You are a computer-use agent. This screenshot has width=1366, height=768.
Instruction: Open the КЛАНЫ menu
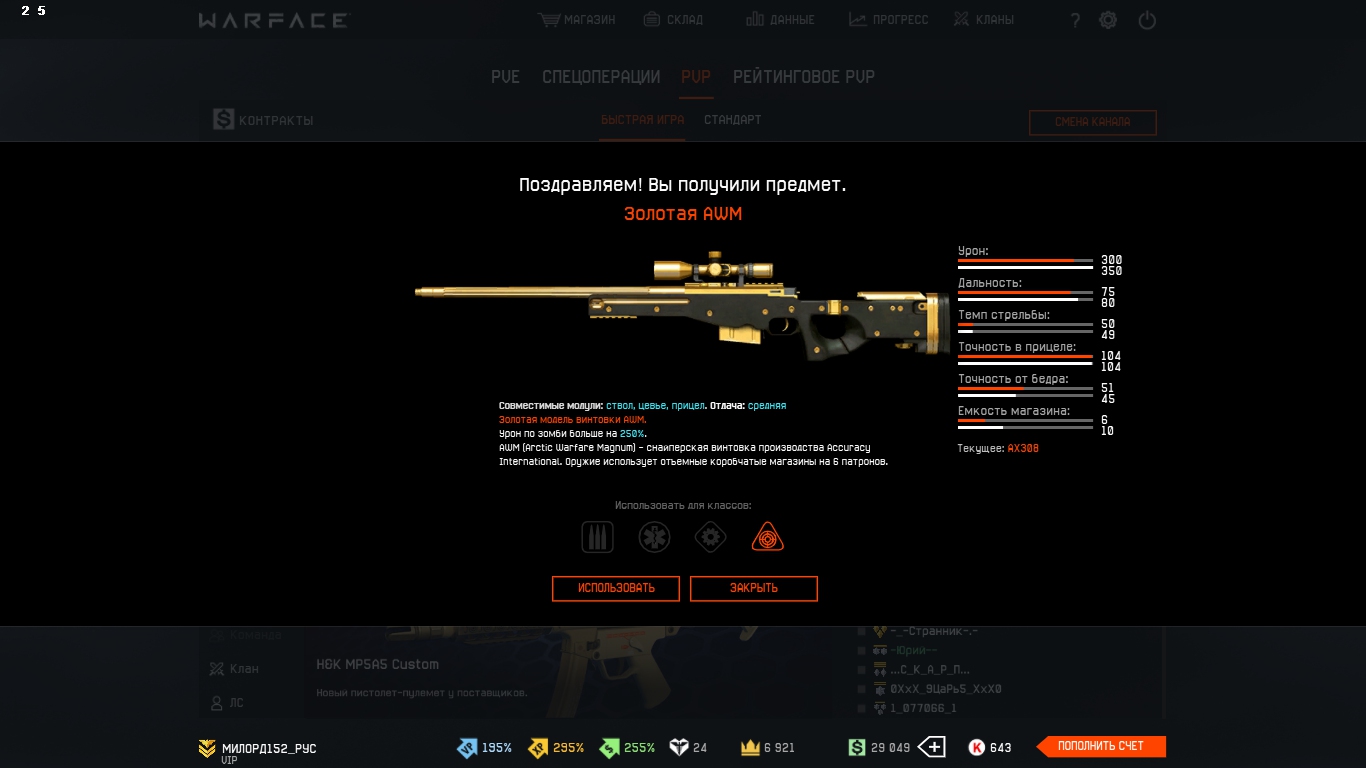coord(982,20)
